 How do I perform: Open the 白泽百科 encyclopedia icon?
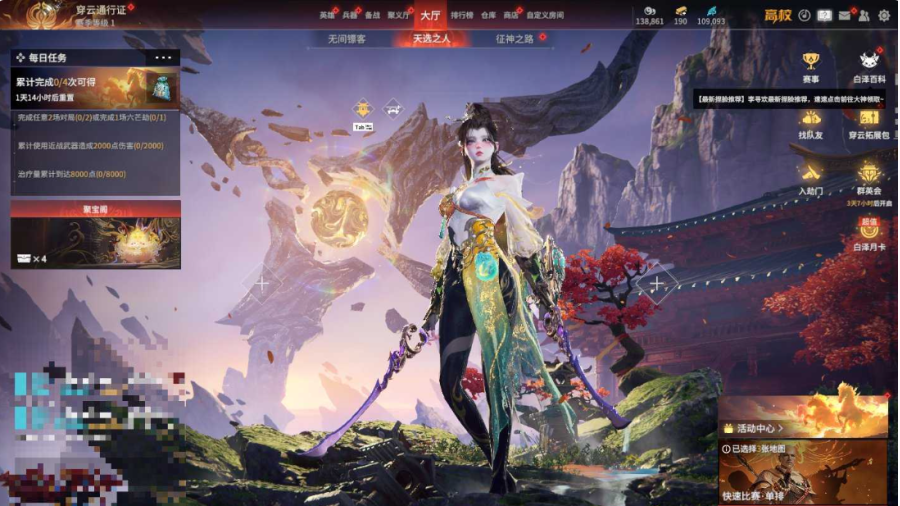point(868,66)
